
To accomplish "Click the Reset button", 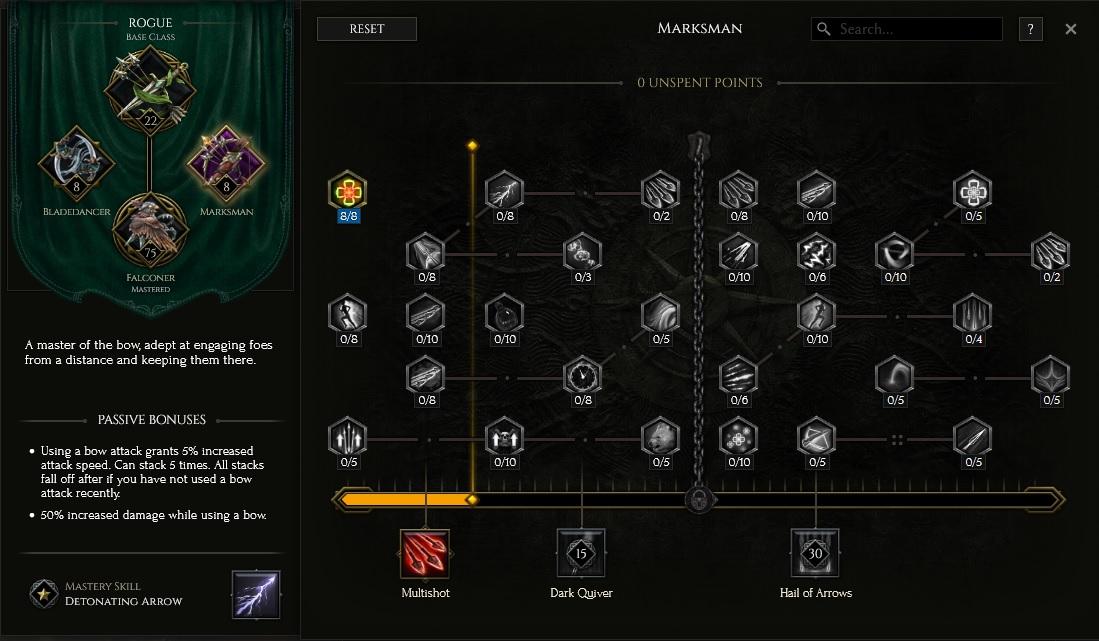I will pos(366,29).
